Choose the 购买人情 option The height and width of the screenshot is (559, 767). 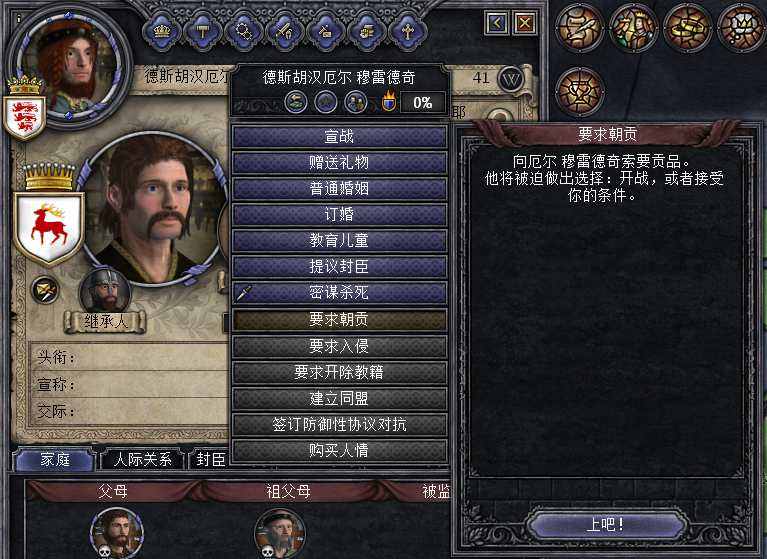coord(339,450)
